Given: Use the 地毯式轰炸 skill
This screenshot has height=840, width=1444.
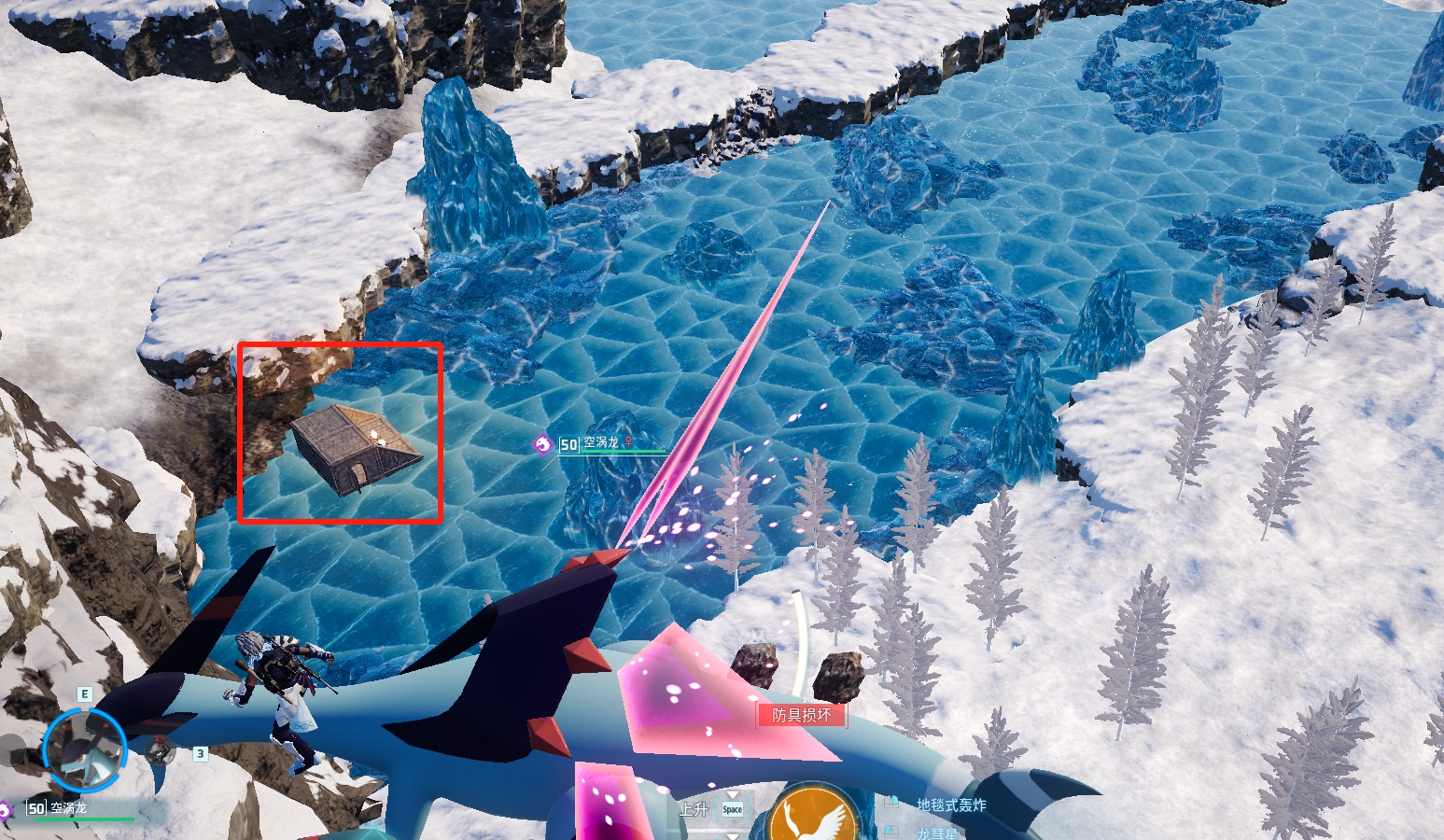Looking at the screenshot, I should (950, 805).
